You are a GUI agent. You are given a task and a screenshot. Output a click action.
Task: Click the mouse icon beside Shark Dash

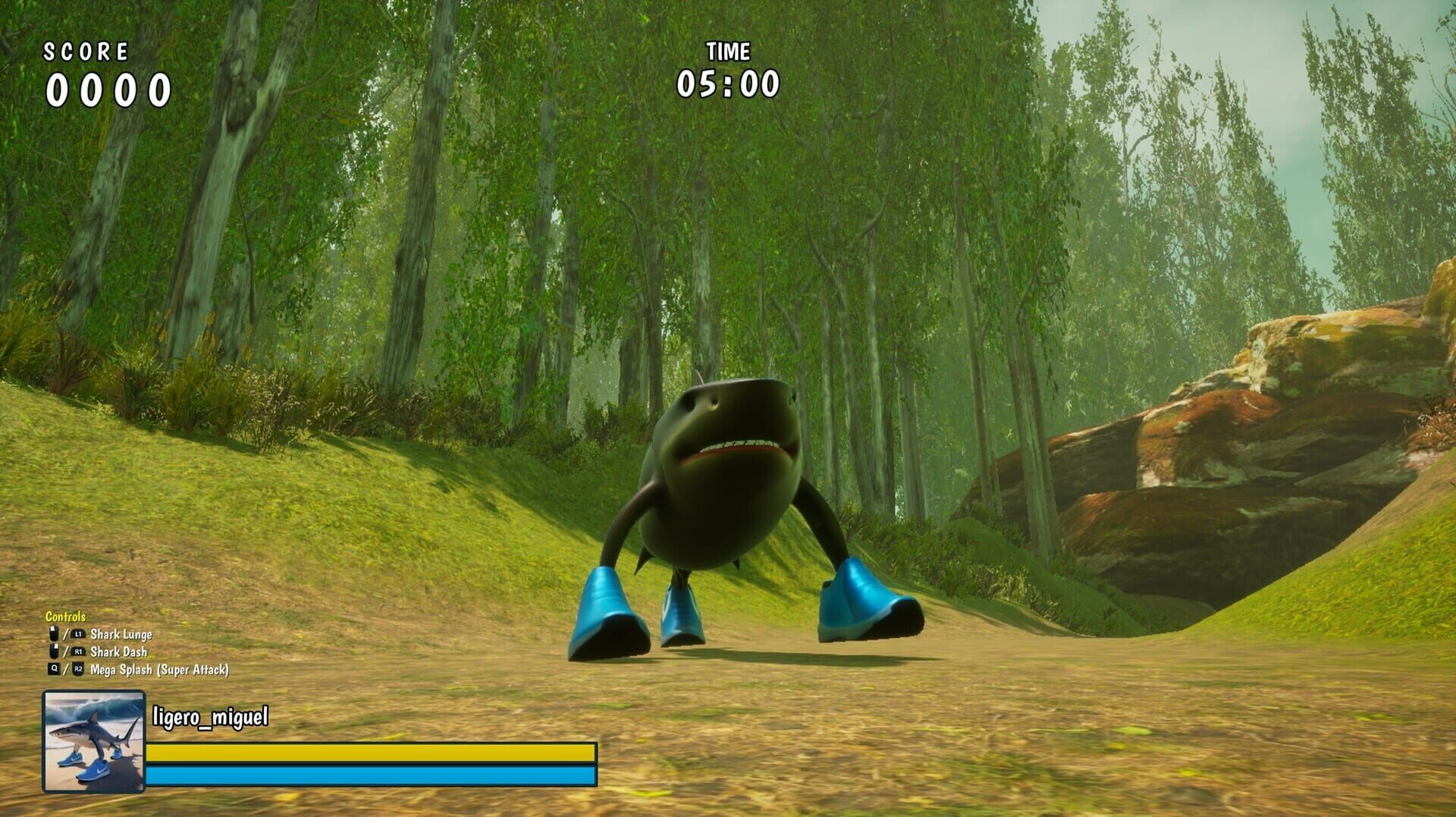click(x=53, y=650)
